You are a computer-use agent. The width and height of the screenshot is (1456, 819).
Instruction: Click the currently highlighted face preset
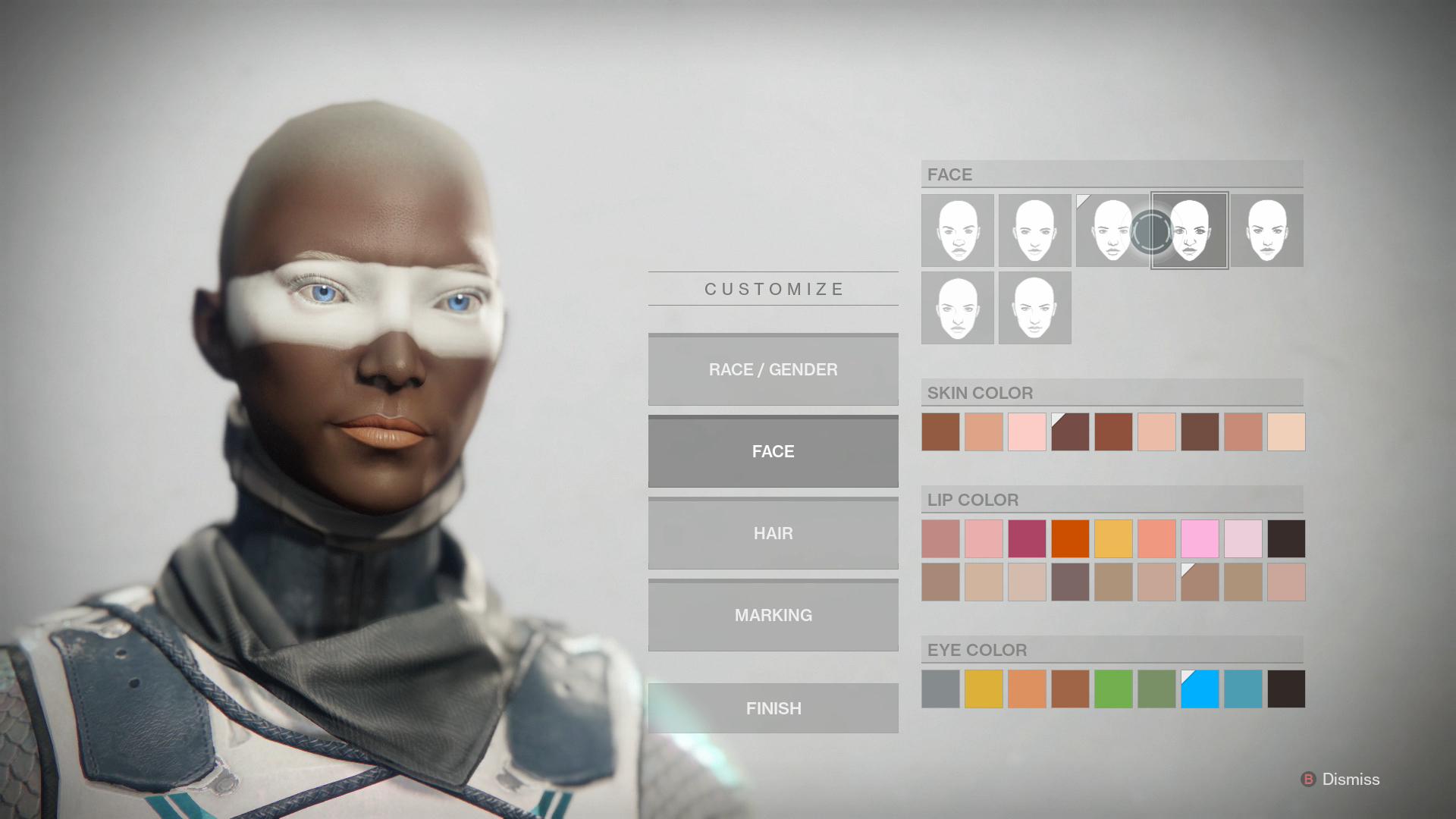point(1189,231)
